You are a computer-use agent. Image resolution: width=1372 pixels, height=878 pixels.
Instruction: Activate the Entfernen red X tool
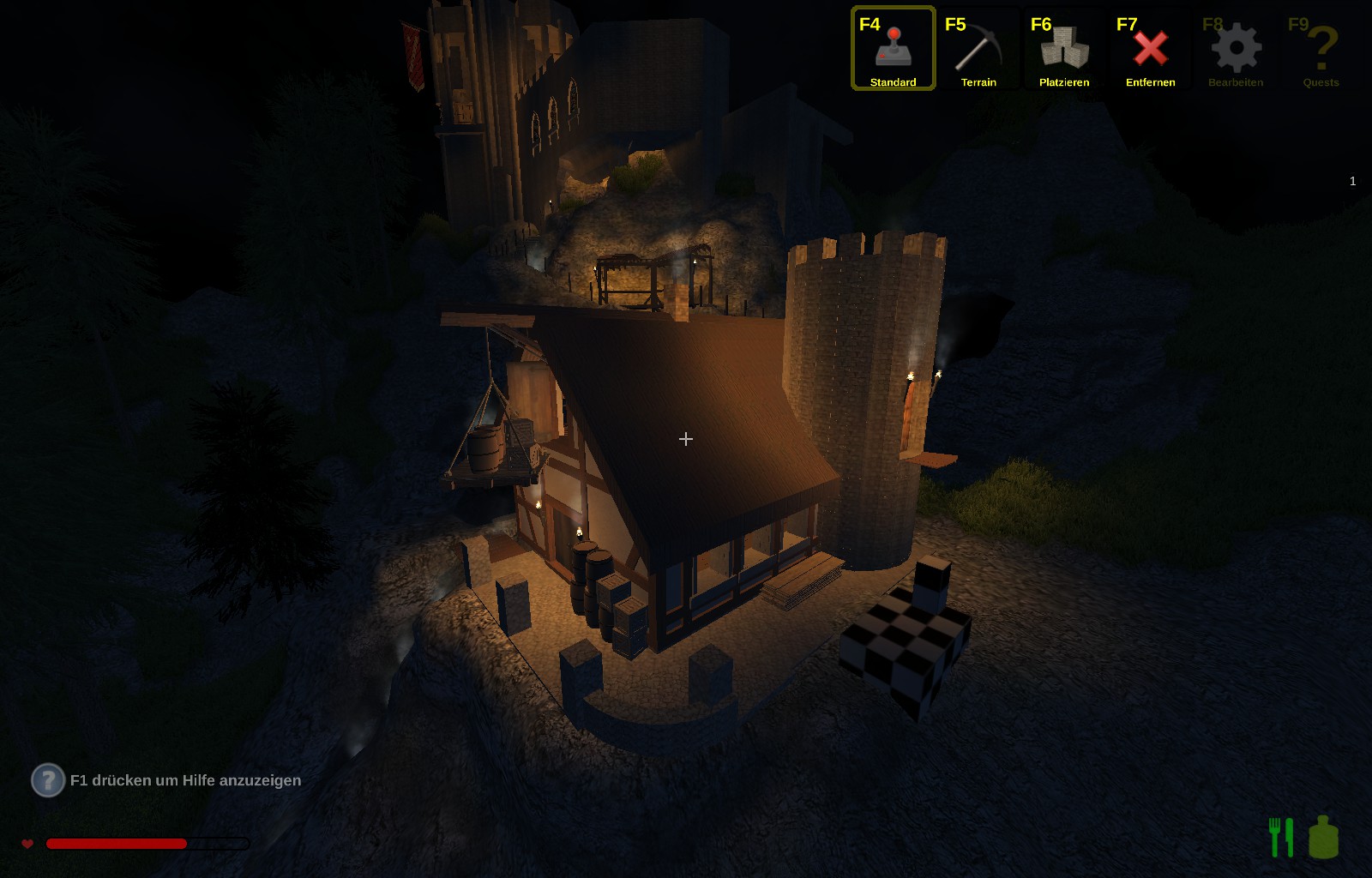tap(1150, 49)
